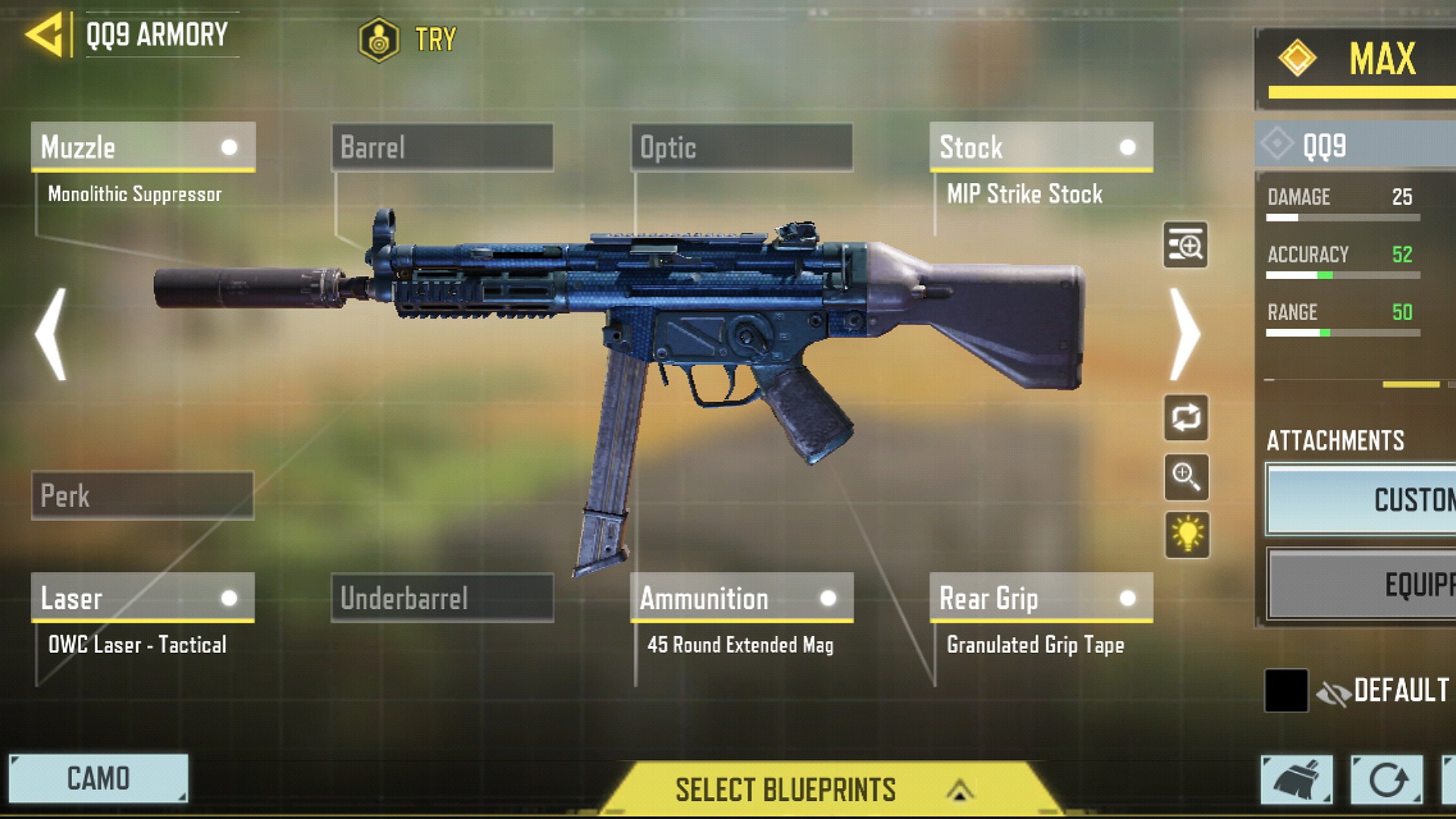1456x819 pixels.
Task: Select the empty Underbarrel slot
Action: (442, 598)
